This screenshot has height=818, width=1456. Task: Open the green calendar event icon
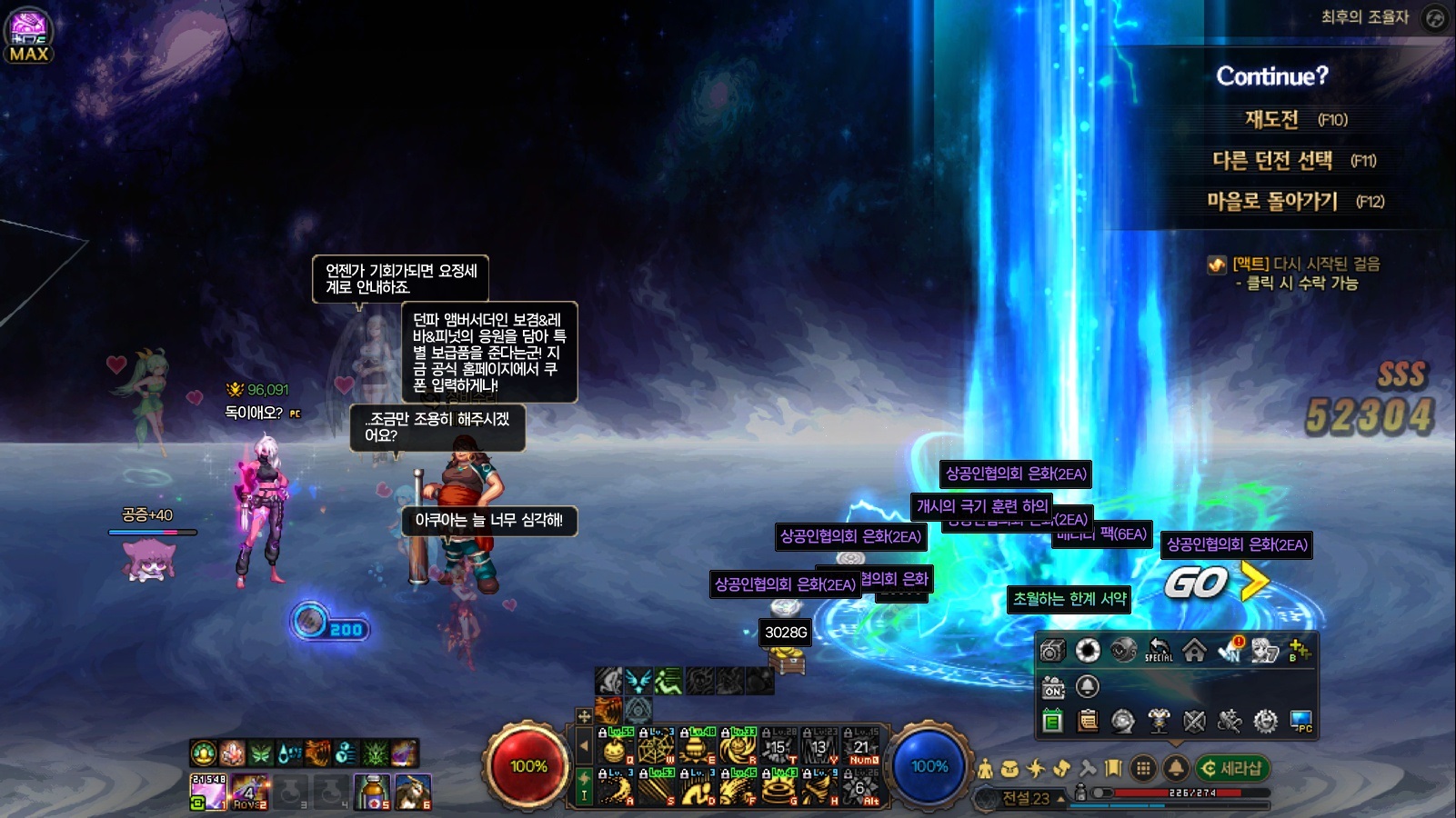click(1052, 722)
